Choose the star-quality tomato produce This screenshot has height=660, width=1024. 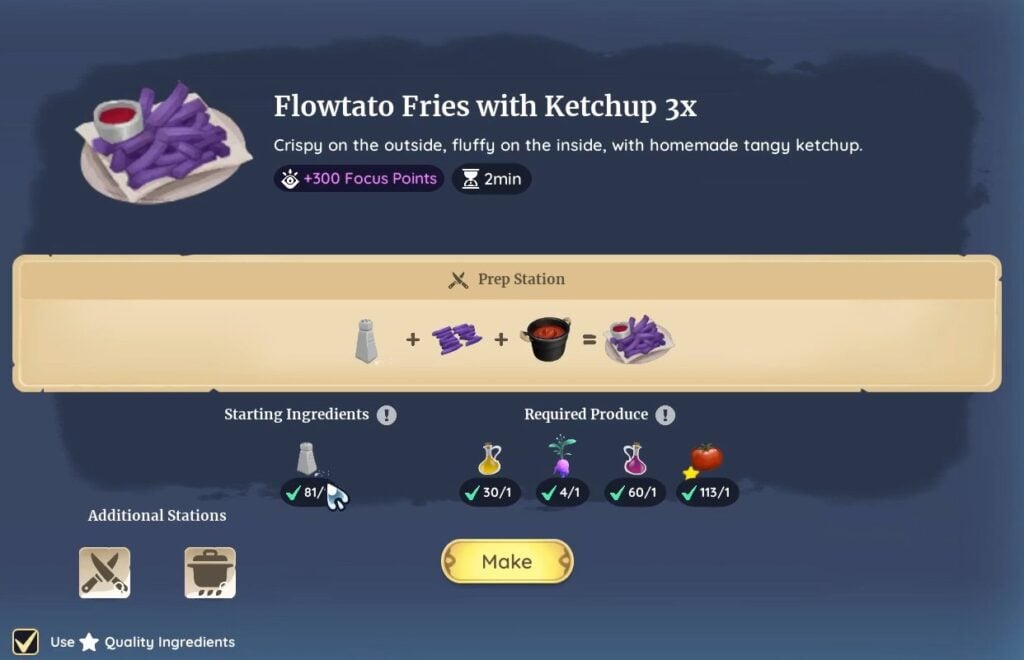[705, 458]
